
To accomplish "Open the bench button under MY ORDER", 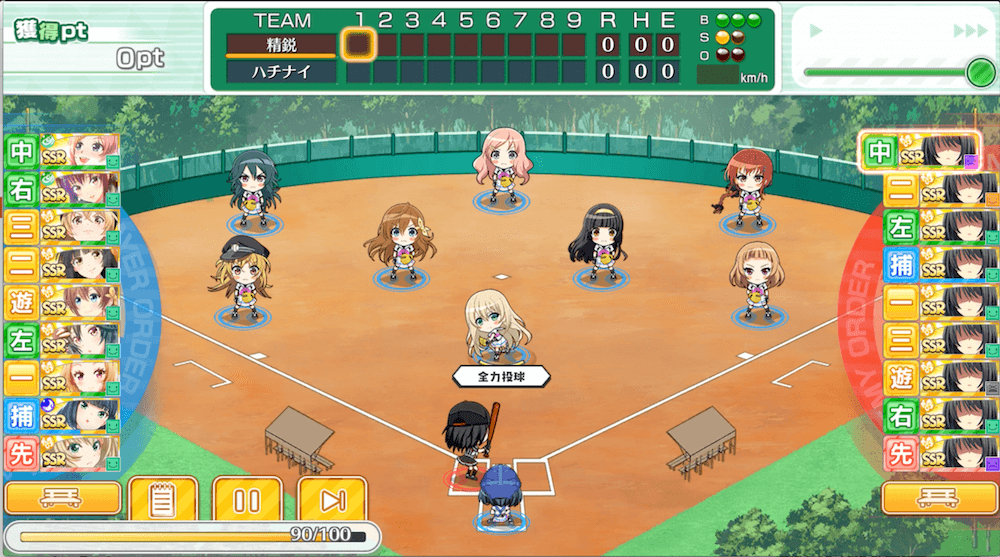I will coord(937,498).
